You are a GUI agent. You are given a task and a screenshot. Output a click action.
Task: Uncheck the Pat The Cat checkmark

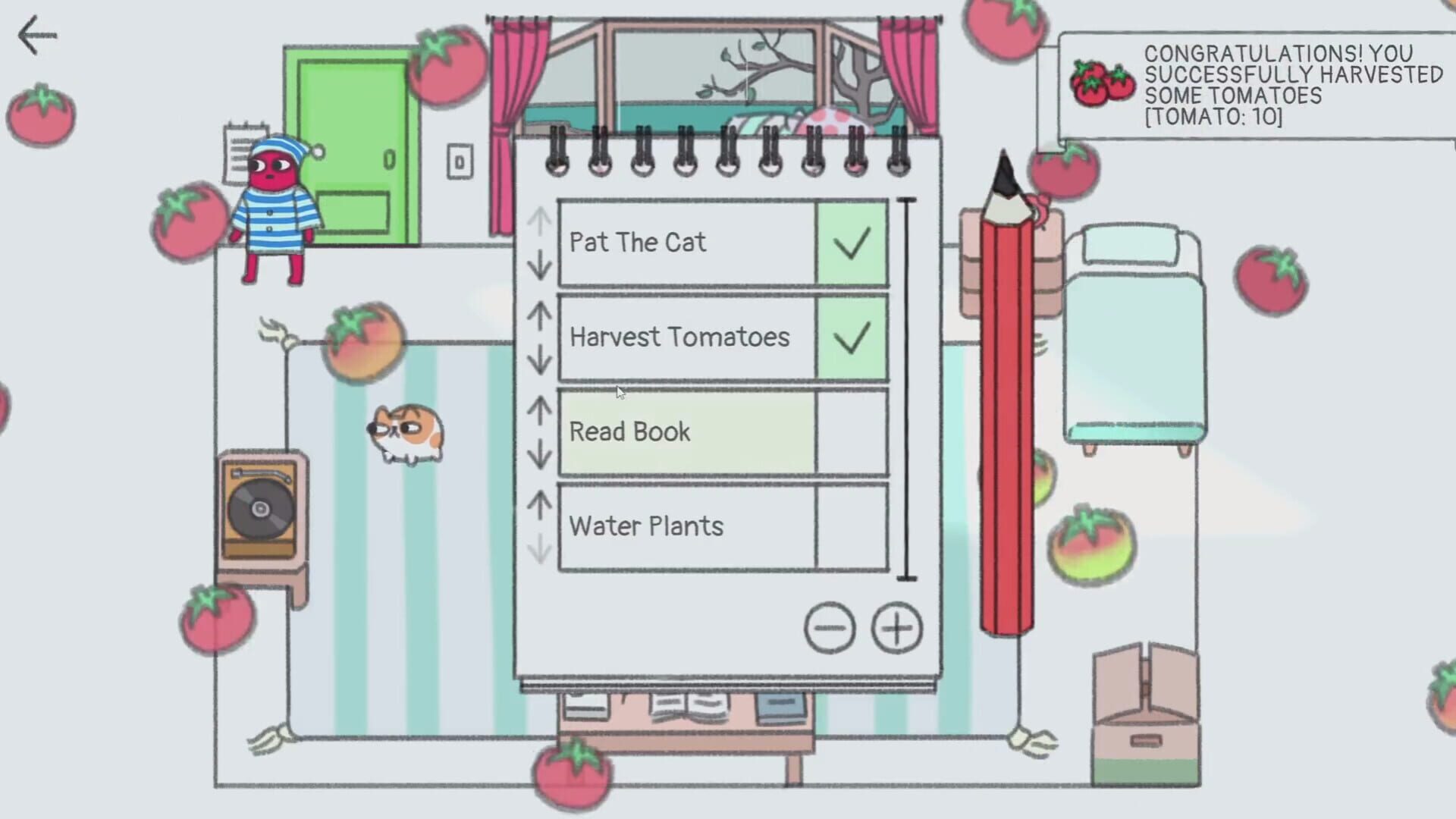pyautogui.click(x=852, y=243)
